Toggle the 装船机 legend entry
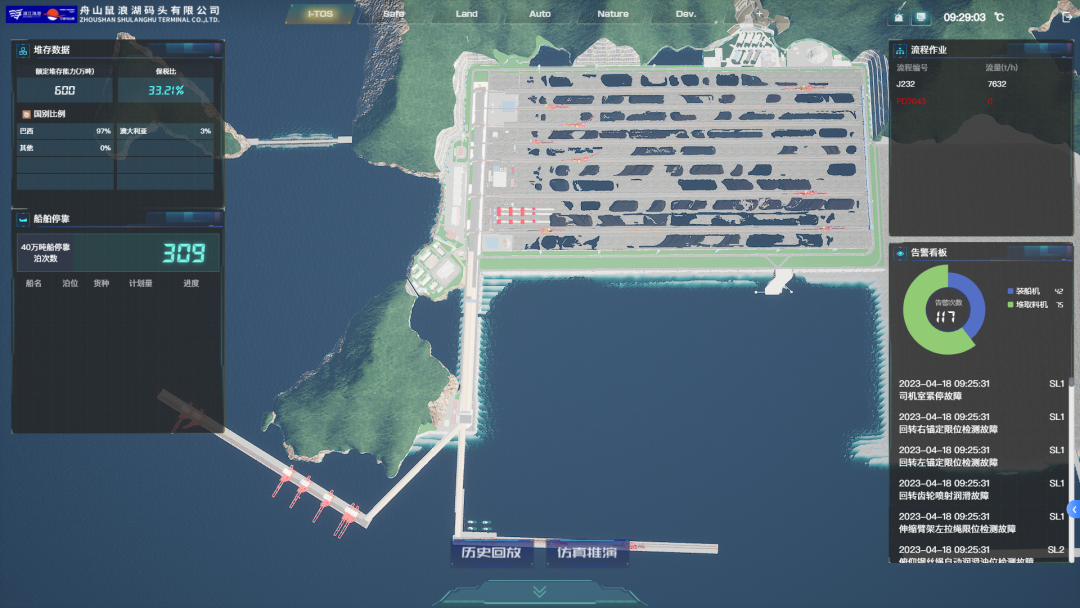This screenshot has height=608, width=1080. pyautogui.click(x=1027, y=291)
